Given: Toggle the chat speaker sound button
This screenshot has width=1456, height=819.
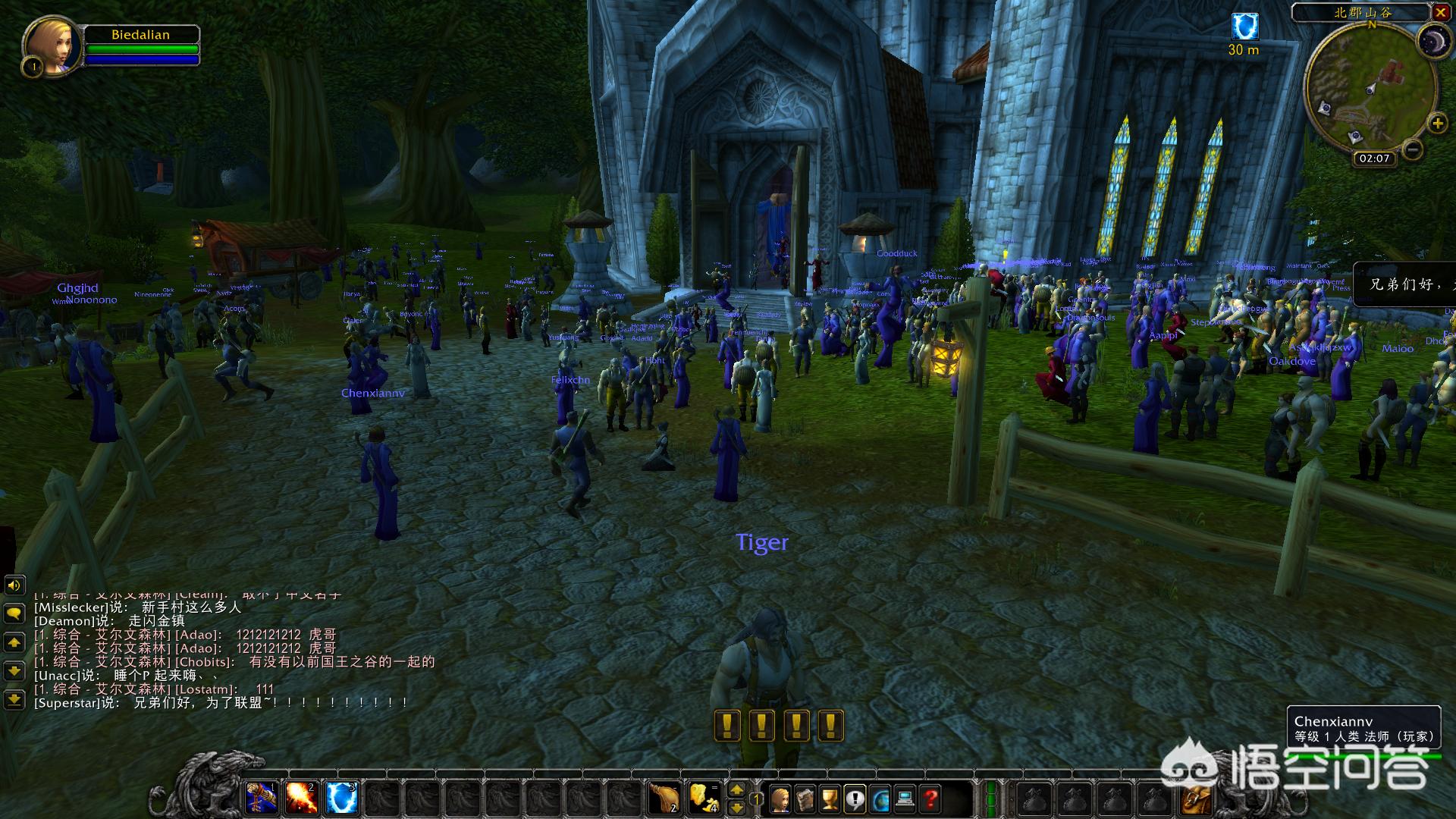Looking at the screenshot, I should coord(14,585).
